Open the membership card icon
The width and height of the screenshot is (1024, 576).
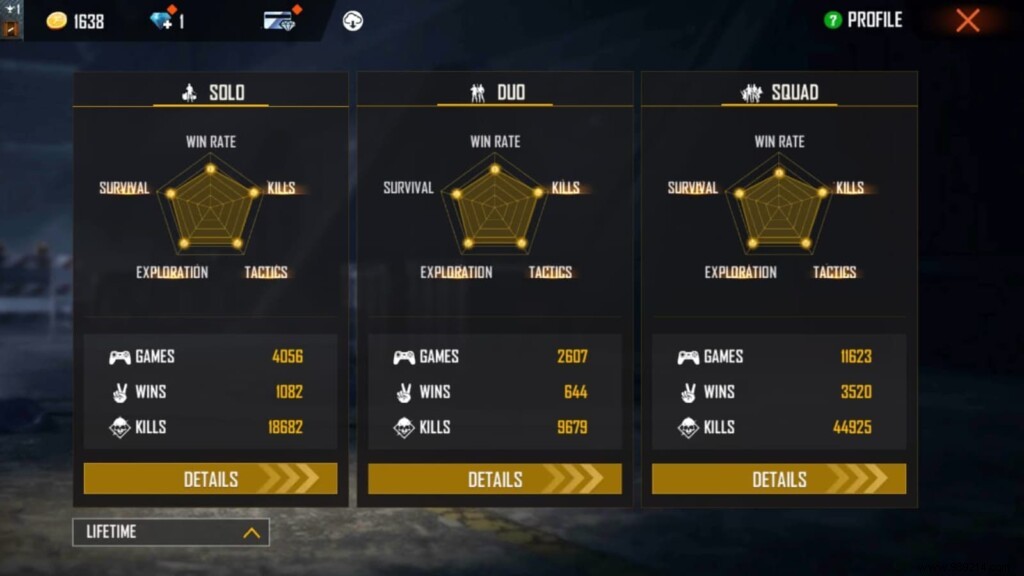tap(279, 20)
